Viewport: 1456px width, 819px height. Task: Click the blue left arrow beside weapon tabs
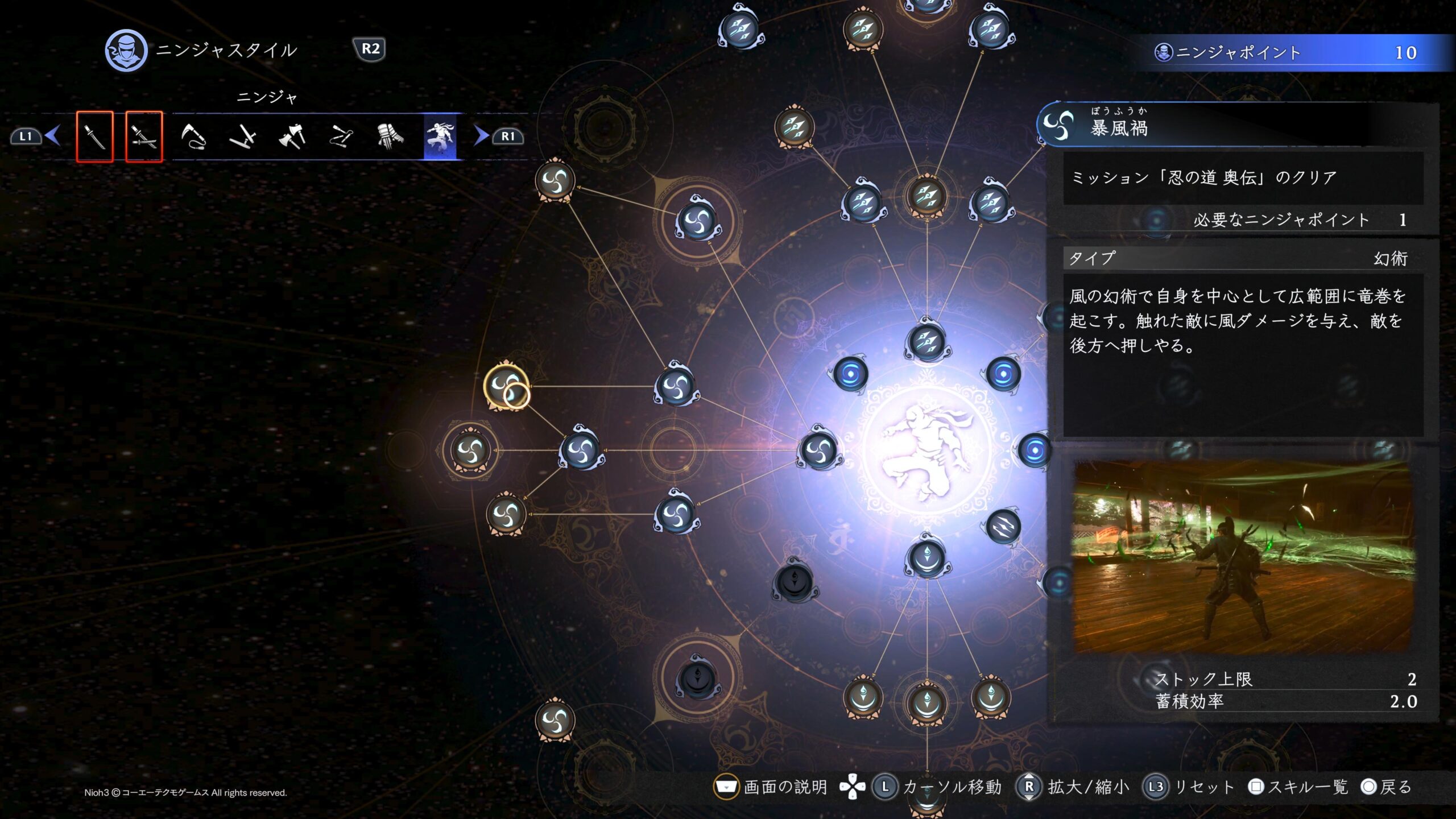(53, 136)
